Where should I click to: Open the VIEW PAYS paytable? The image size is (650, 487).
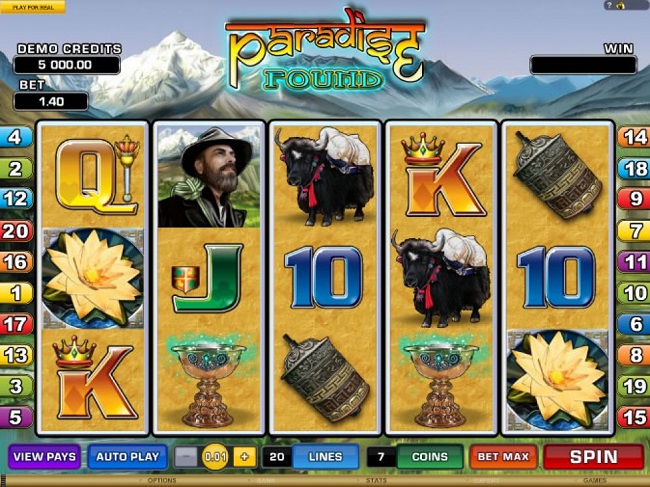click(x=45, y=457)
